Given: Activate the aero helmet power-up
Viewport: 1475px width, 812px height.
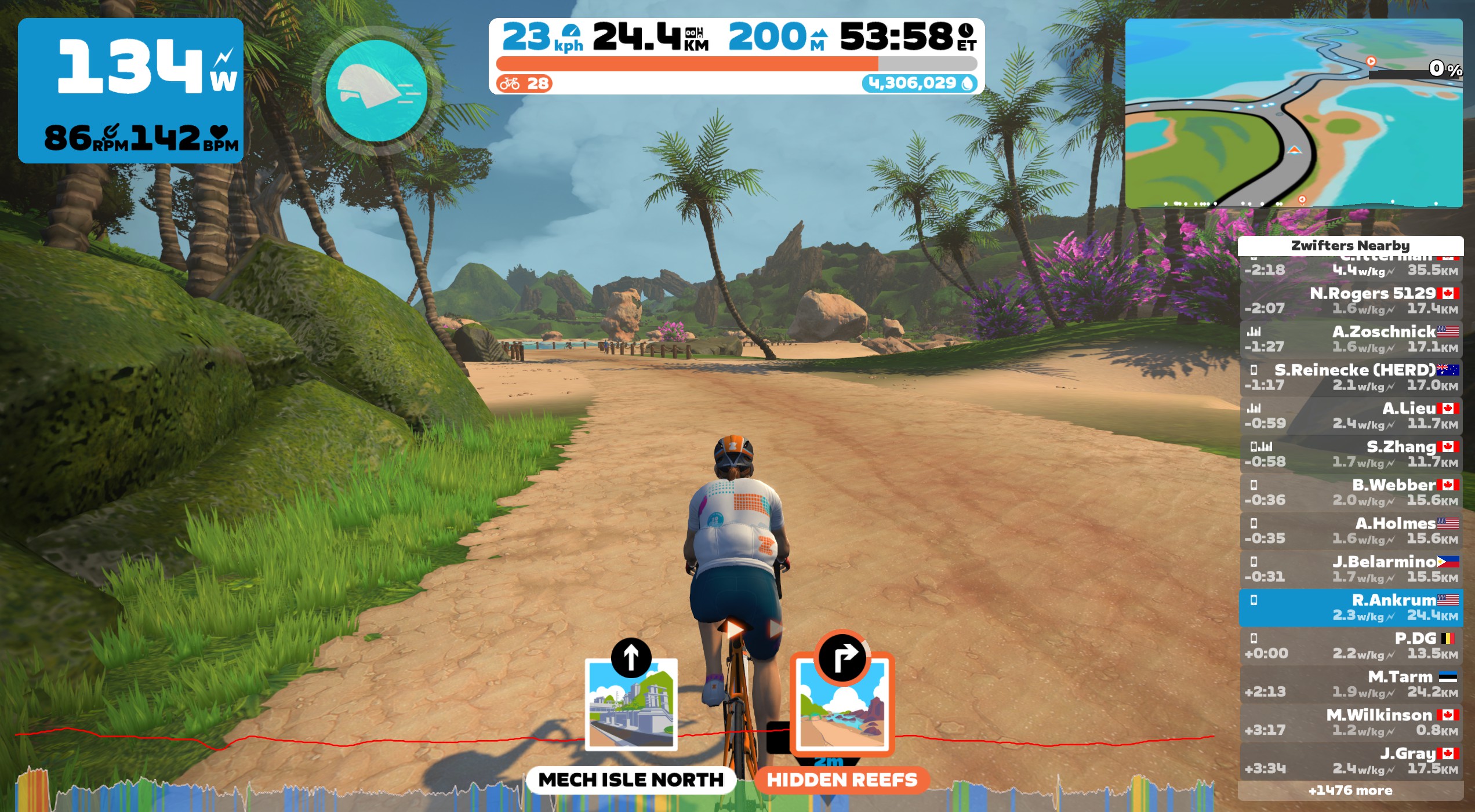Looking at the screenshot, I should 376,90.
